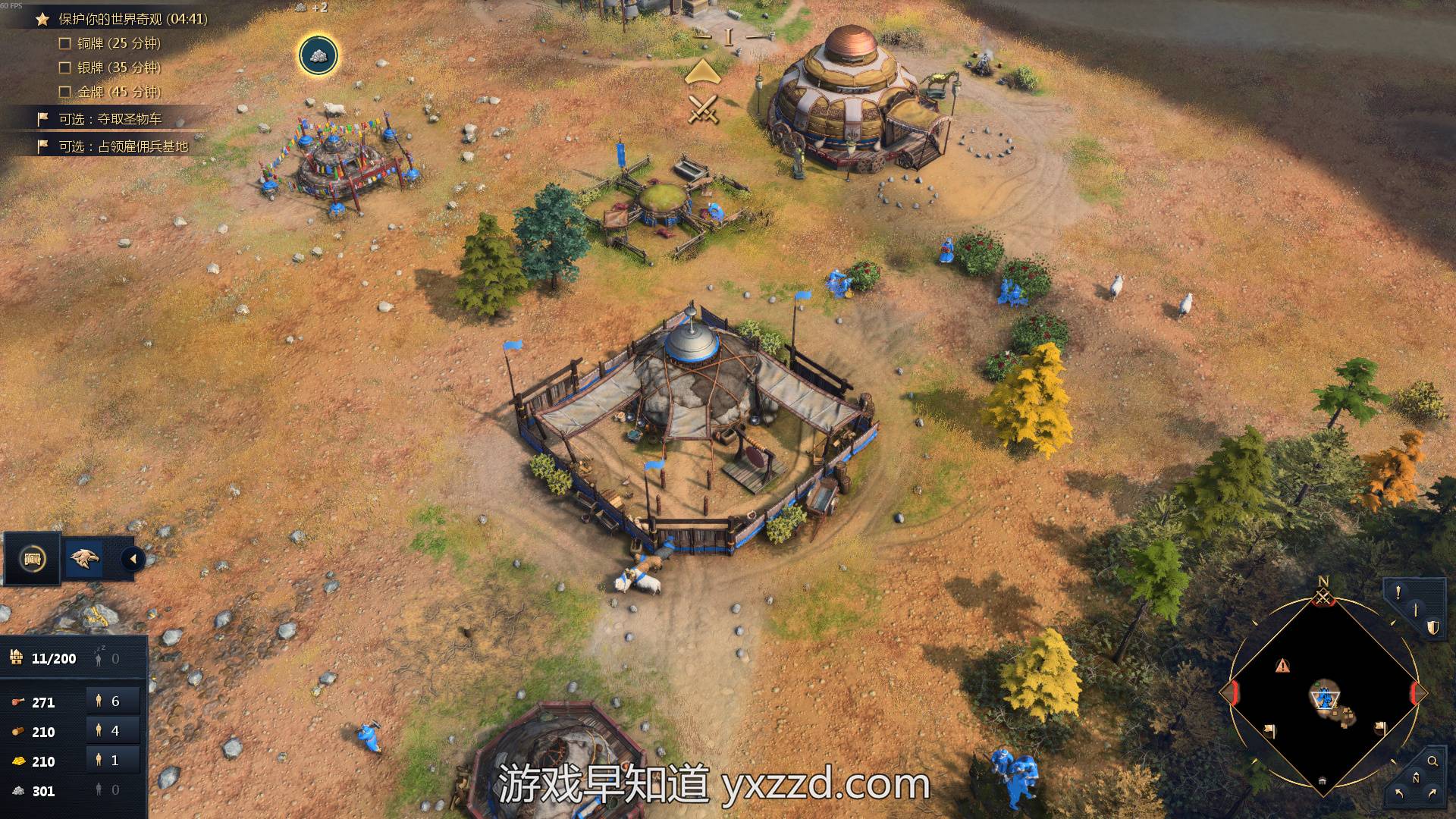Select the primary objective 保护你的世界奇观
The height and width of the screenshot is (819, 1456).
click(x=133, y=19)
